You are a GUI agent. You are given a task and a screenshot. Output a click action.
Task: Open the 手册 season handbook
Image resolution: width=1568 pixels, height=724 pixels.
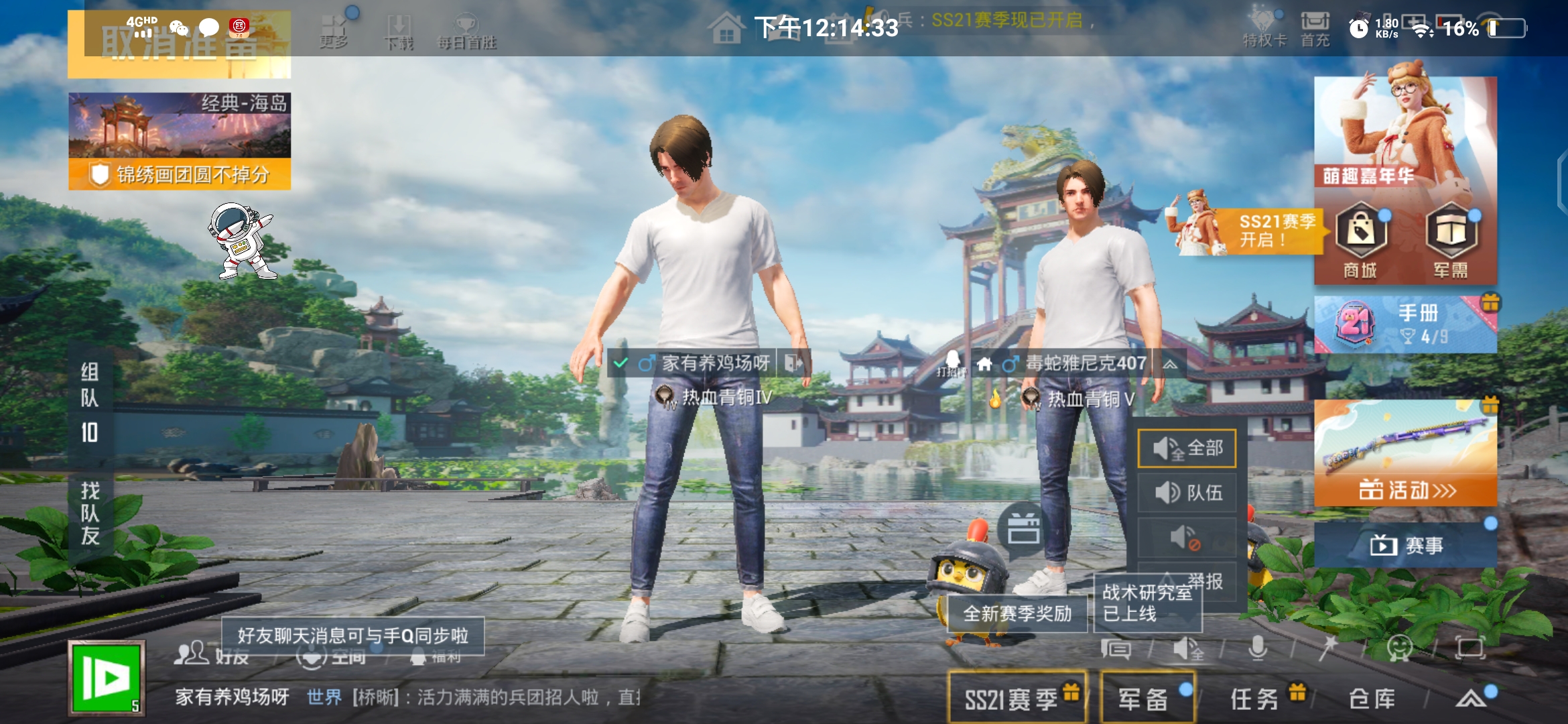click(x=1405, y=324)
